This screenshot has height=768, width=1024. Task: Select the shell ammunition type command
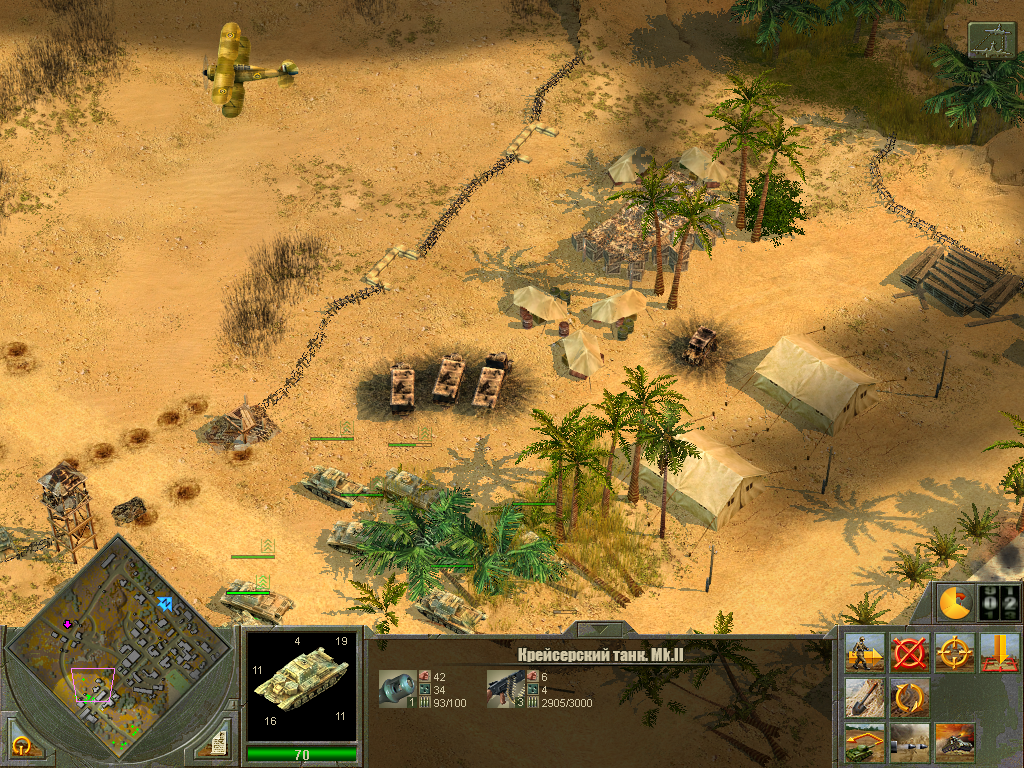[x=909, y=742]
